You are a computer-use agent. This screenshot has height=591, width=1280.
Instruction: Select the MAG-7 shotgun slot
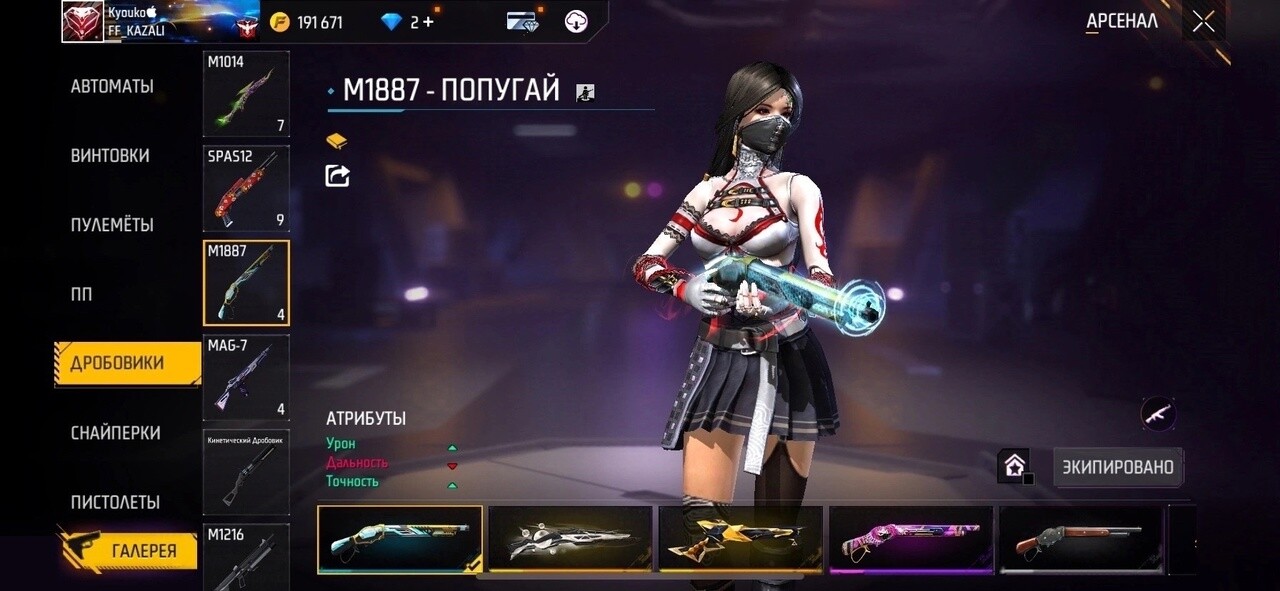[x=246, y=377]
